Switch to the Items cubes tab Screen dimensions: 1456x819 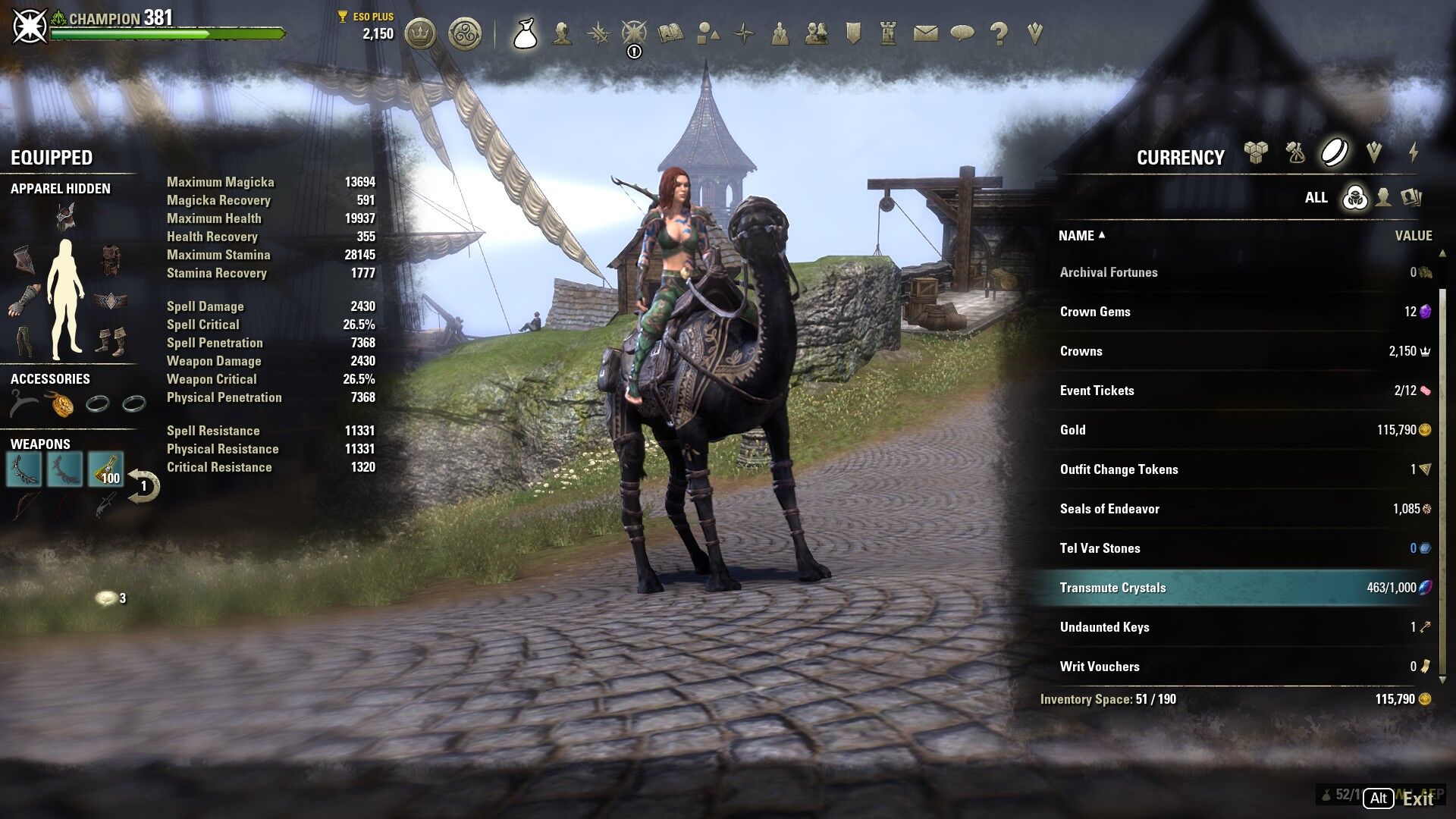1256,153
